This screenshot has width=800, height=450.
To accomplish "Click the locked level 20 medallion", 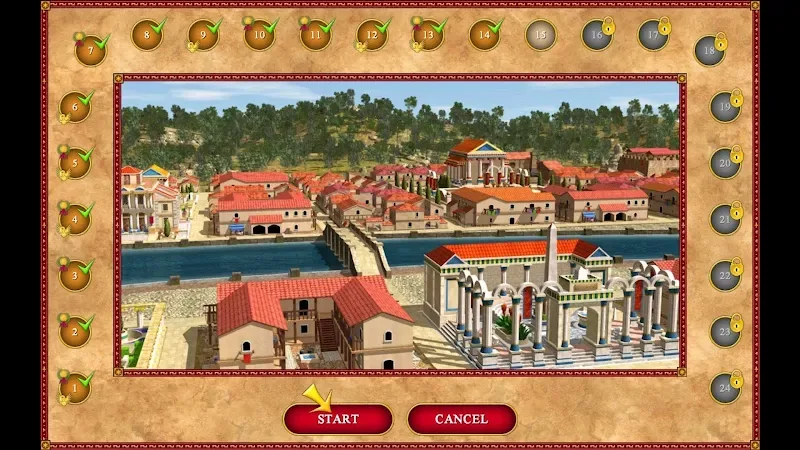I will coord(724,163).
